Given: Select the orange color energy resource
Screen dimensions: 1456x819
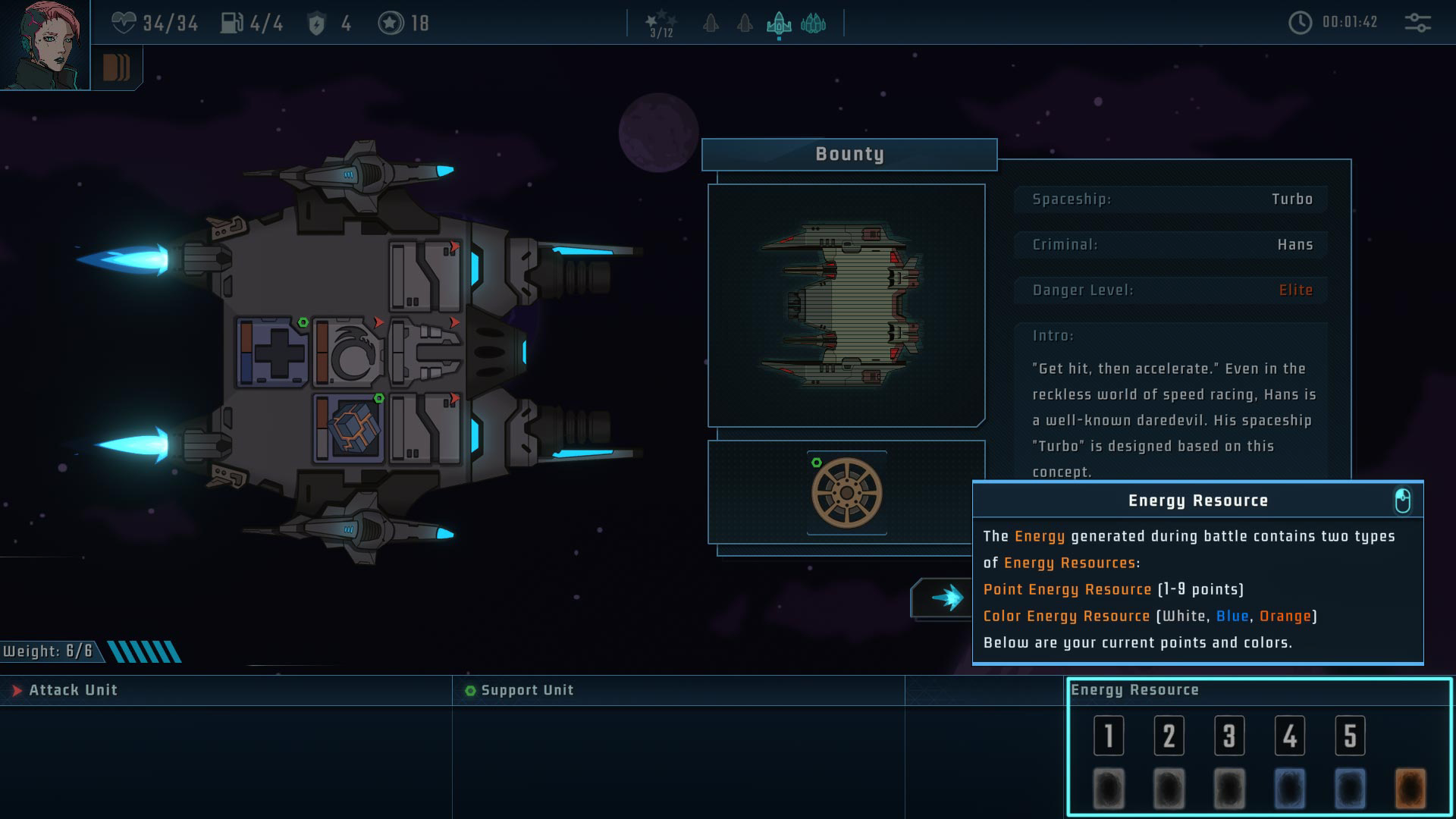Looking at the screenshot, I should (x=1410, y=789).
